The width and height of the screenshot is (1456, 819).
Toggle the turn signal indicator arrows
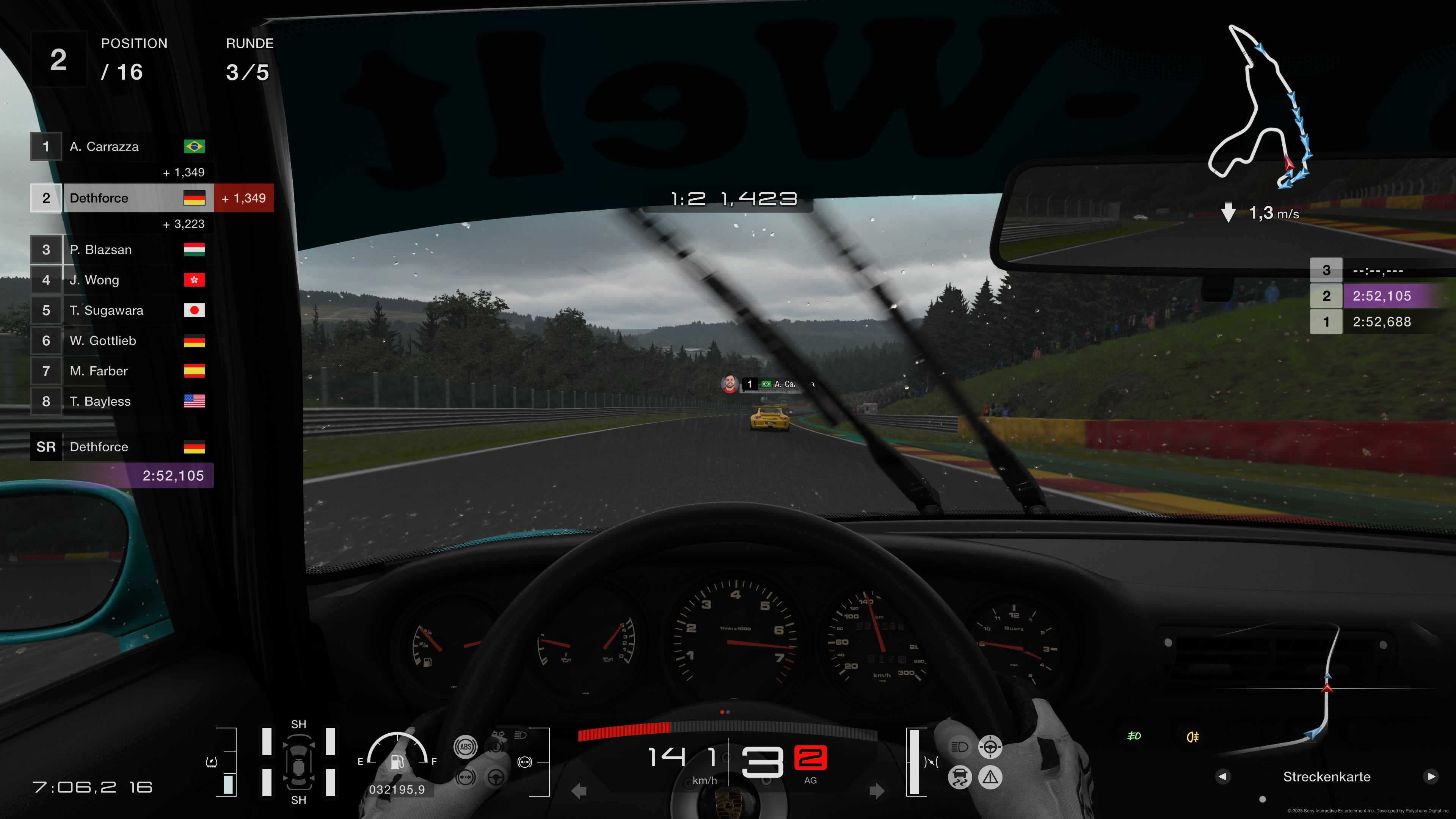499,734
